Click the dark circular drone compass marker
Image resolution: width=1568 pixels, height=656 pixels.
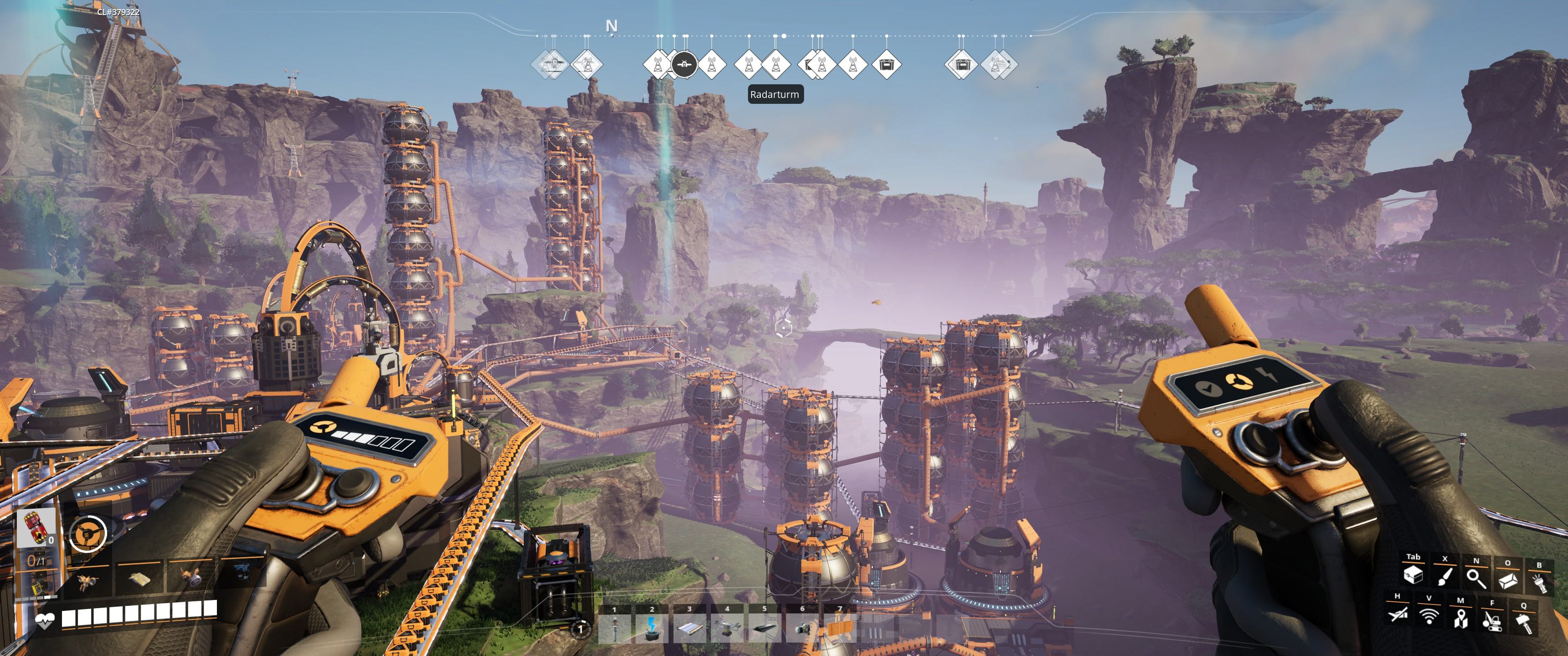coord(685,63)
